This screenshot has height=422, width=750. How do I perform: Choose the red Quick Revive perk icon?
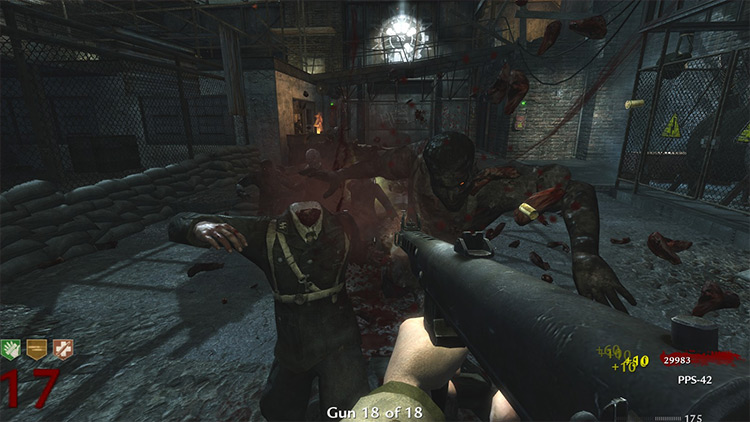[x=64, y=349]
